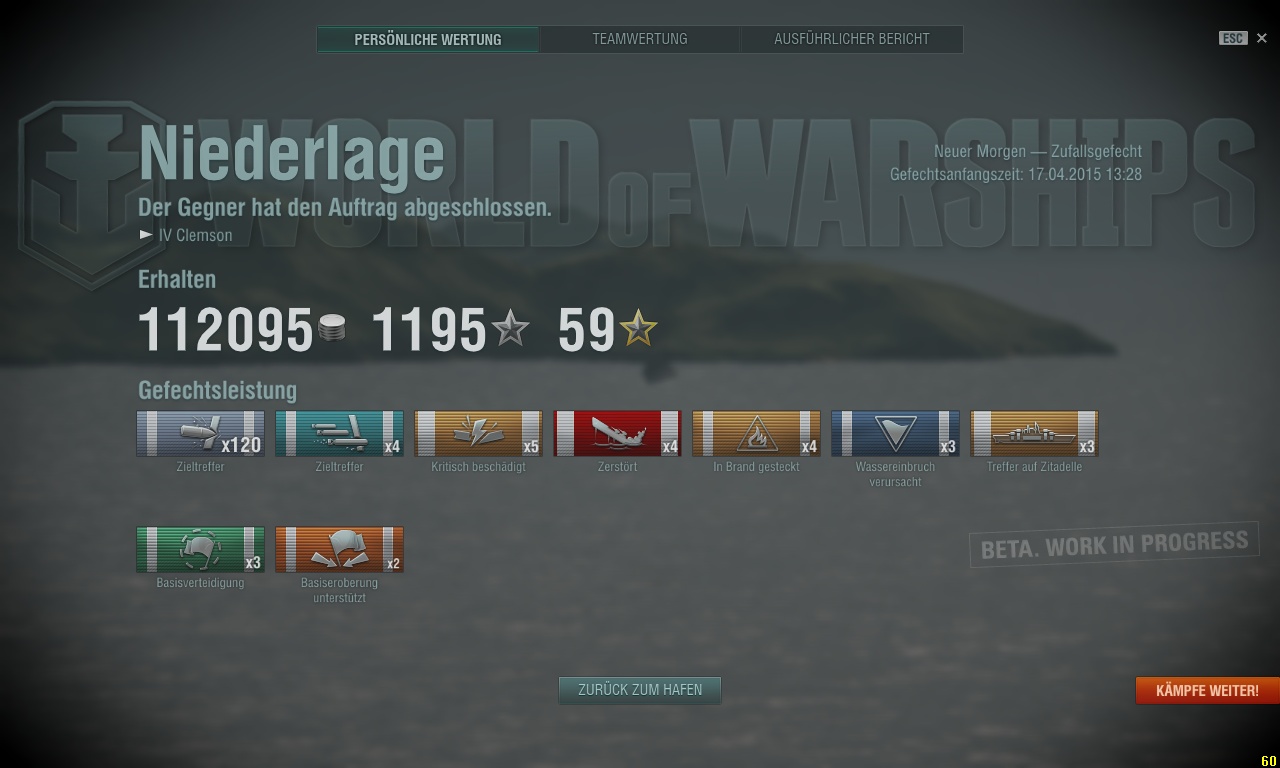Click the Treffer auf Zitadelle ribbon
Image resolution: width=1280 pixels, height=768 pixels.
[x=1034, y=434]
